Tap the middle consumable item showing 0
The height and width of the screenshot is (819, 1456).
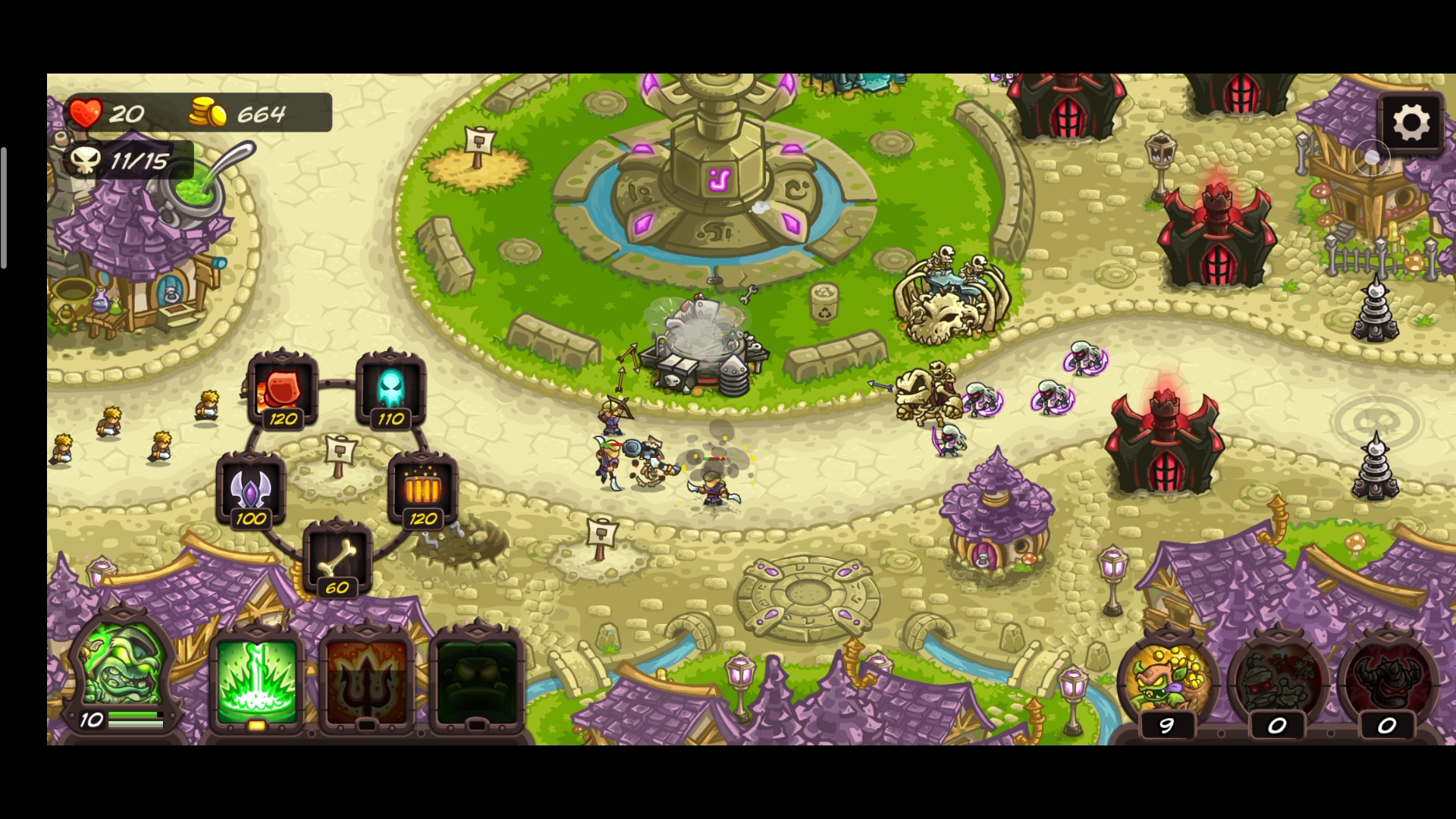[1278, 680]
